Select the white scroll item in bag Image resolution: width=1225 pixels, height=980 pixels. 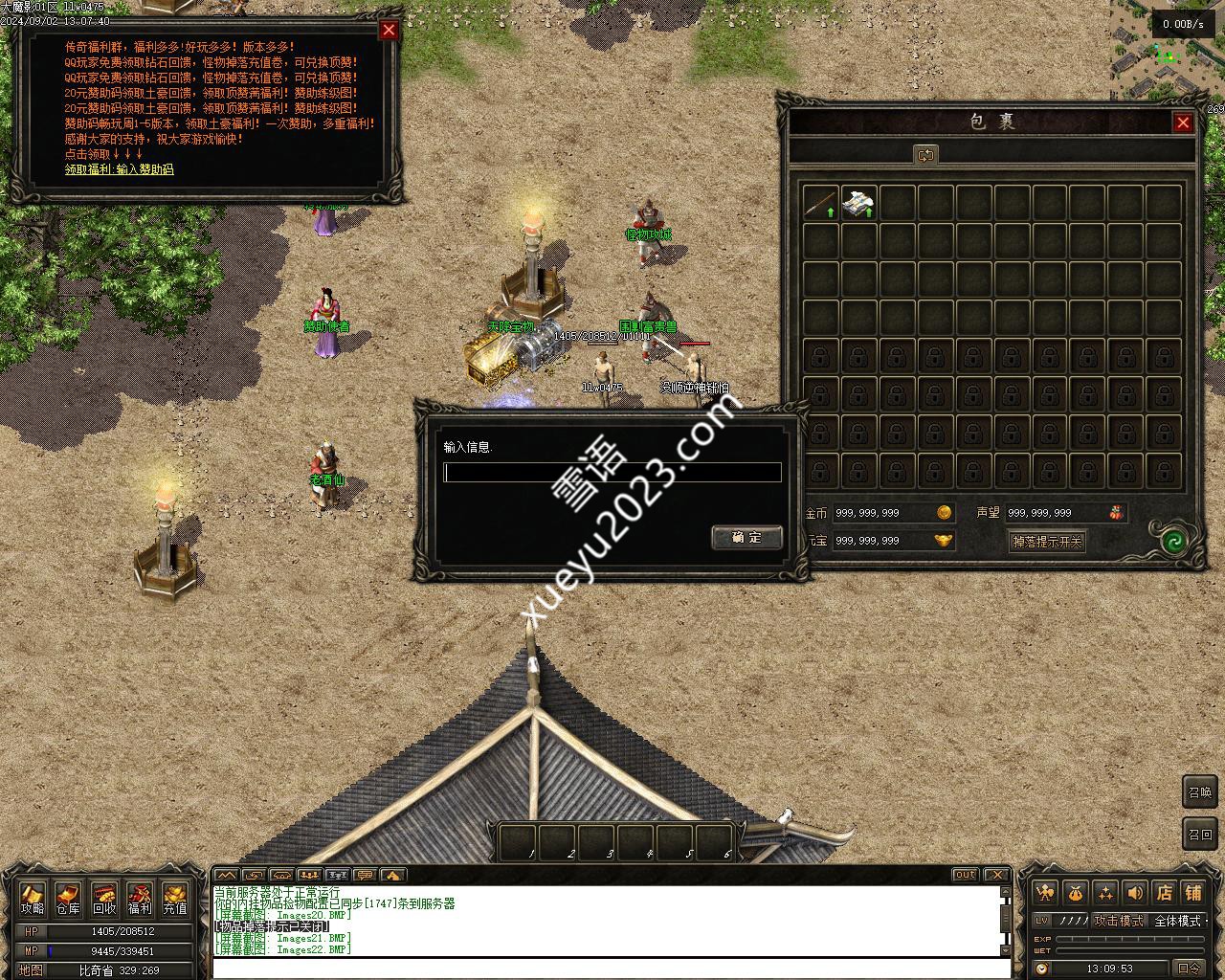[858, 203]
